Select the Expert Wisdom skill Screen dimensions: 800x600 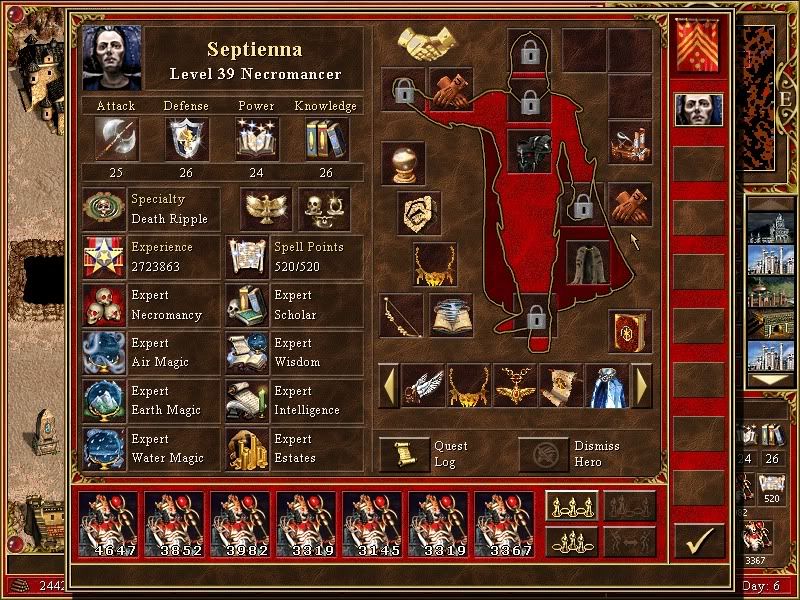pyautogui.click(x=247, y=353)
